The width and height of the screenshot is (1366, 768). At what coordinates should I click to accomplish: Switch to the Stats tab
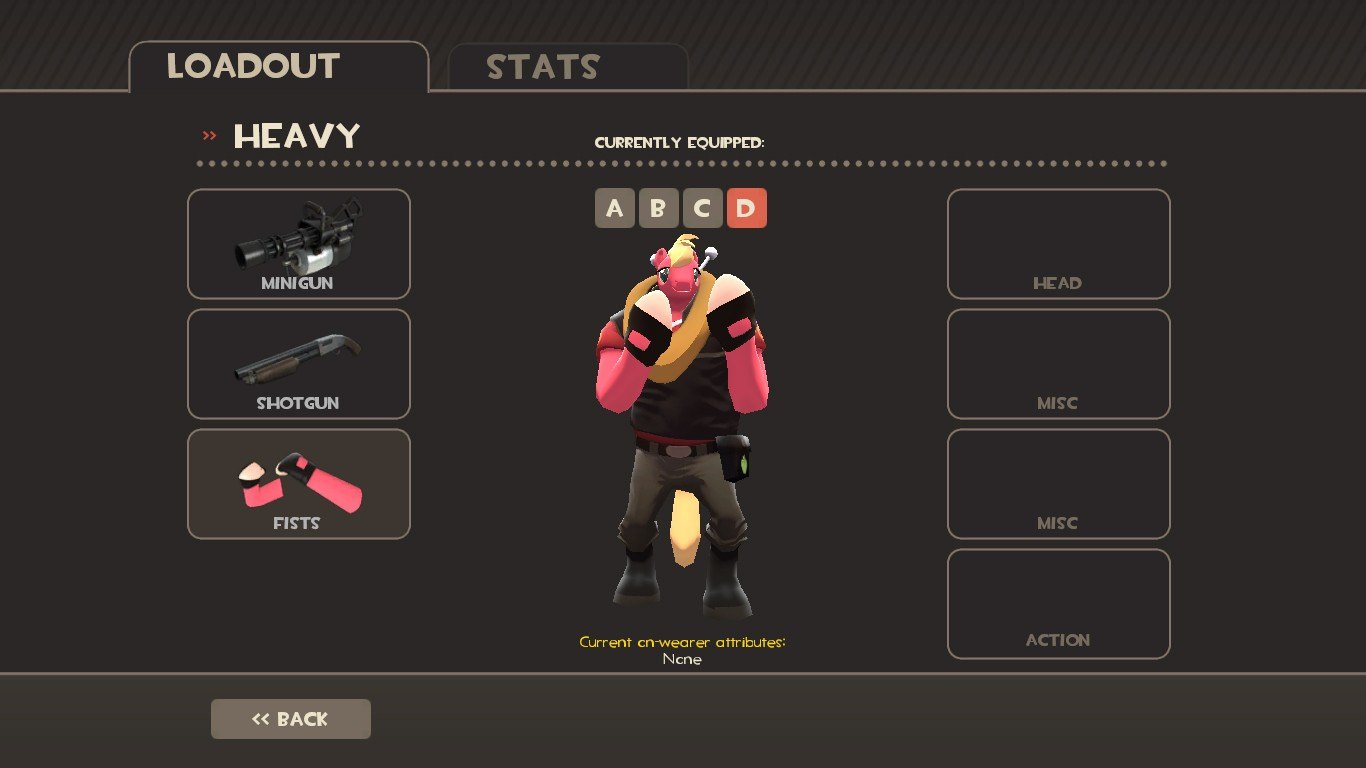(567, 67)
